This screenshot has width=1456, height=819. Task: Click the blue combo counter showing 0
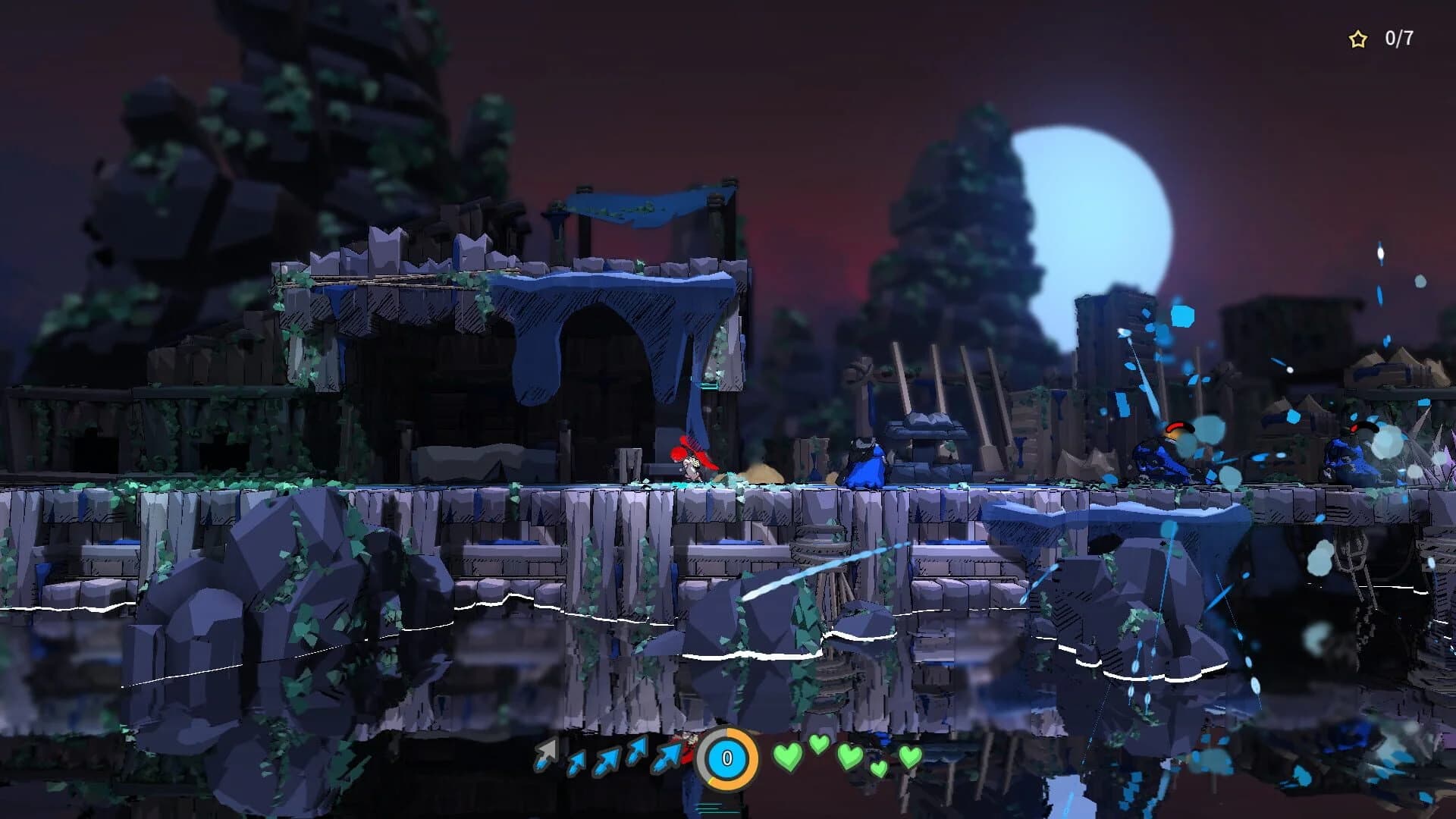click(x=726, y=756)
